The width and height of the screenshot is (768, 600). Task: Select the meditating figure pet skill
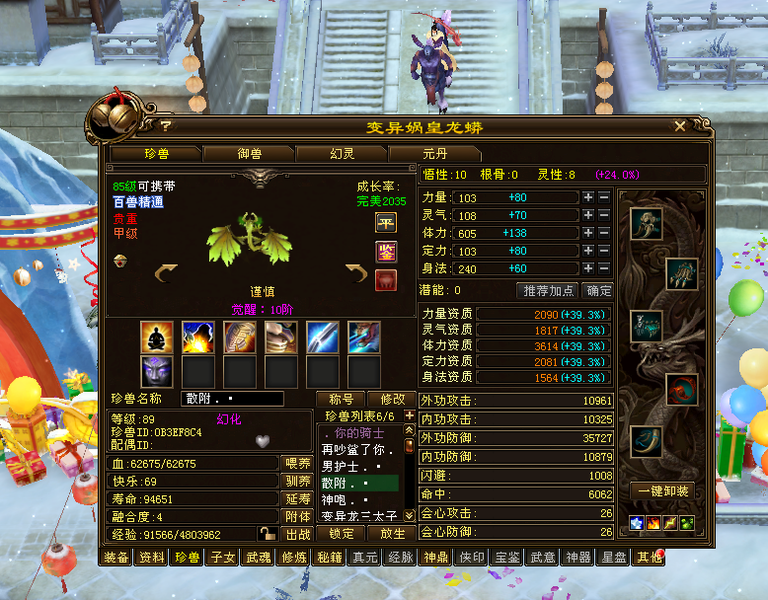click(156, 337)
